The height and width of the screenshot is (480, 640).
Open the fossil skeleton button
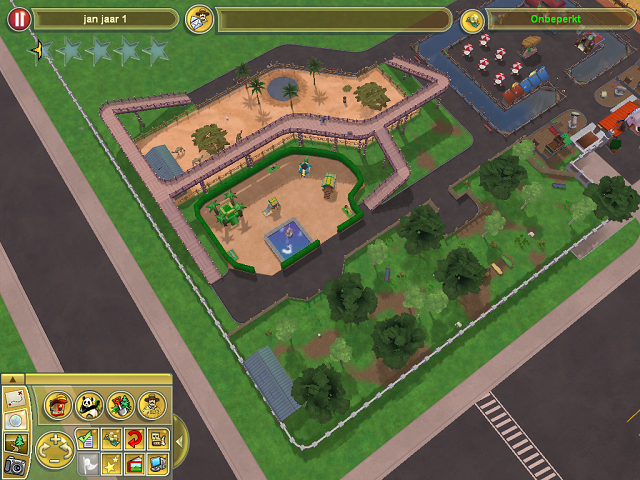tap(158, 437)
